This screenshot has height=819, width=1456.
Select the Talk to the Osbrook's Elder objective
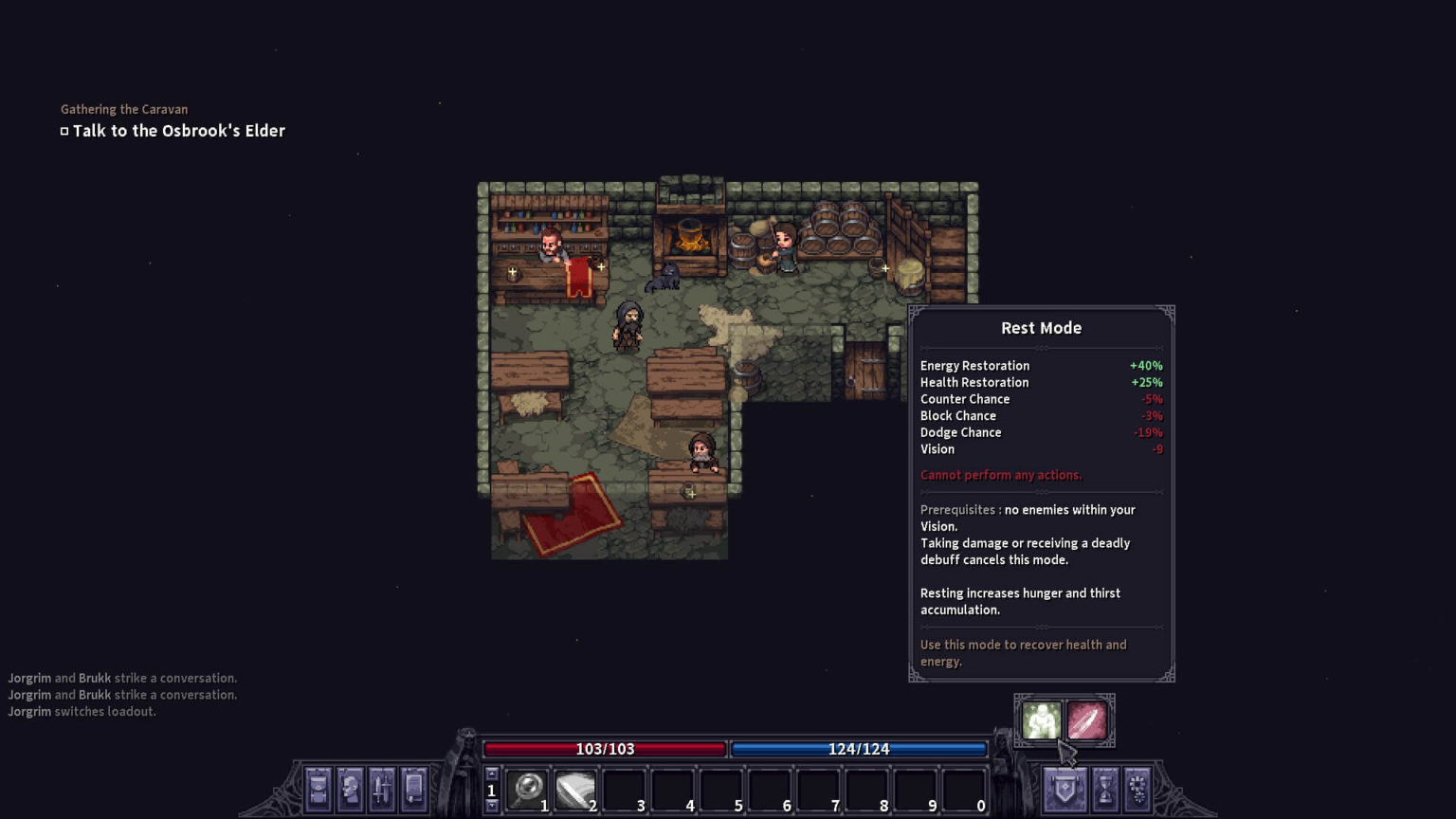tap(178, 131)
